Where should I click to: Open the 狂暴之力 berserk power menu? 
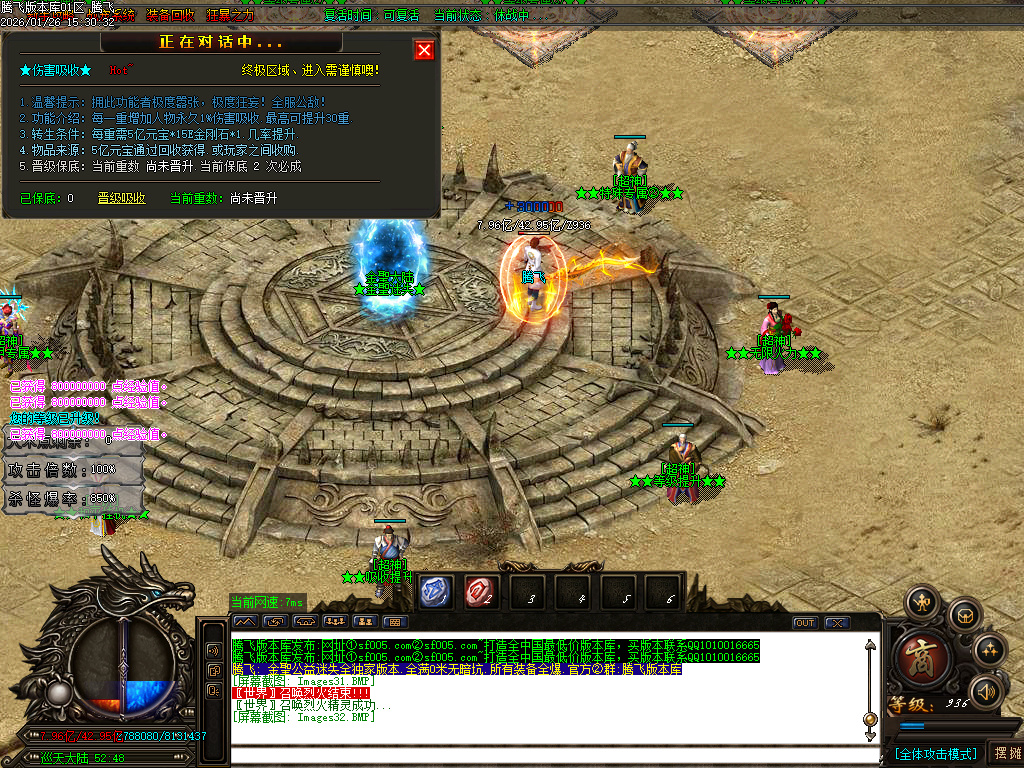click(230, 16)
